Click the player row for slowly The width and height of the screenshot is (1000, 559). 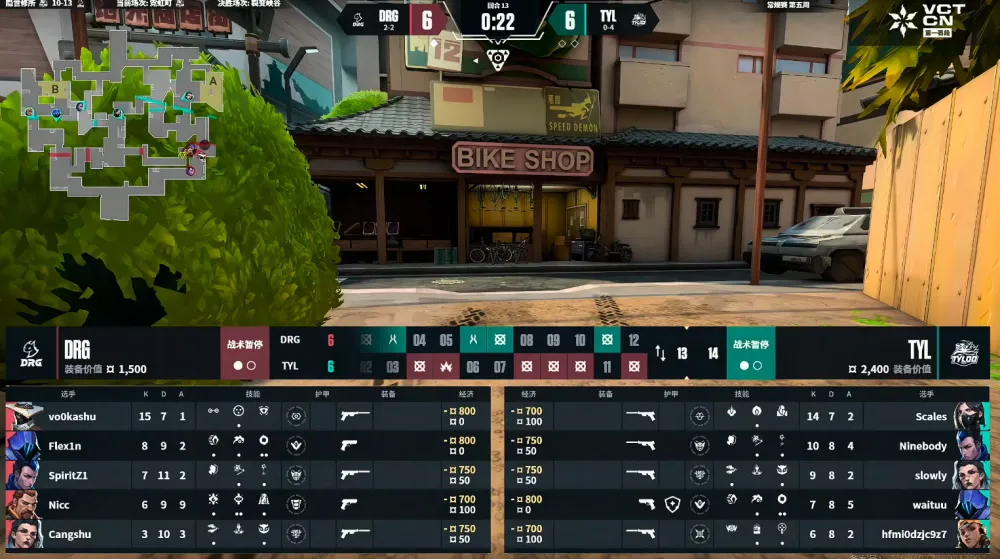[750, 475]
